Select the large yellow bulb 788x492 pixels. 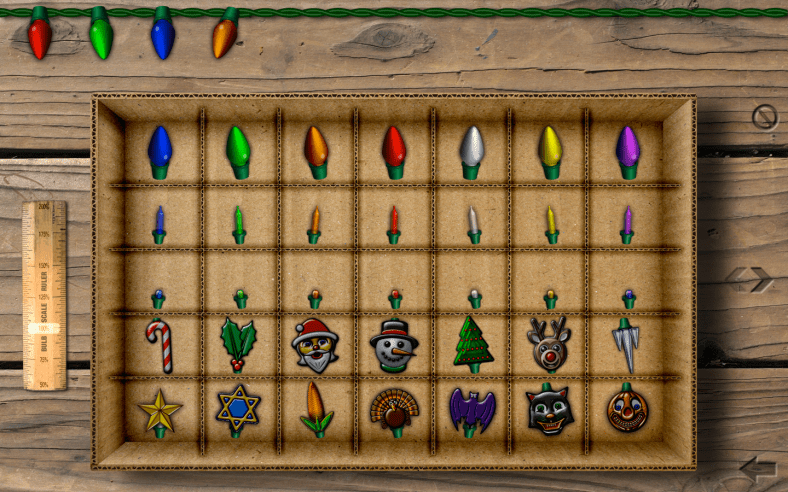click(x=550, y=148)
